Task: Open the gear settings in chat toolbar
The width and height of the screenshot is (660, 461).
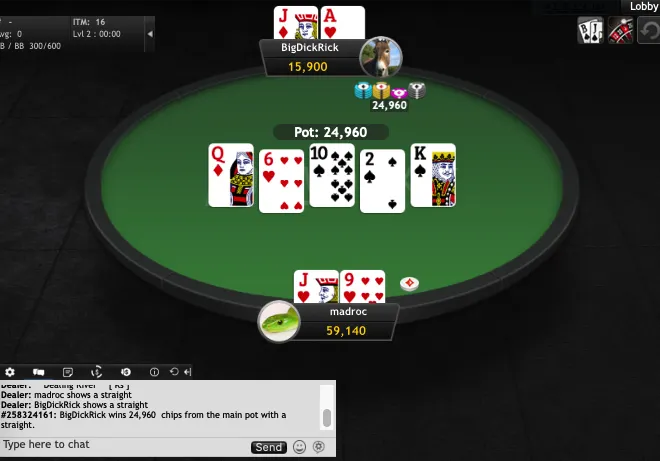Action: (x=10, y=372)
